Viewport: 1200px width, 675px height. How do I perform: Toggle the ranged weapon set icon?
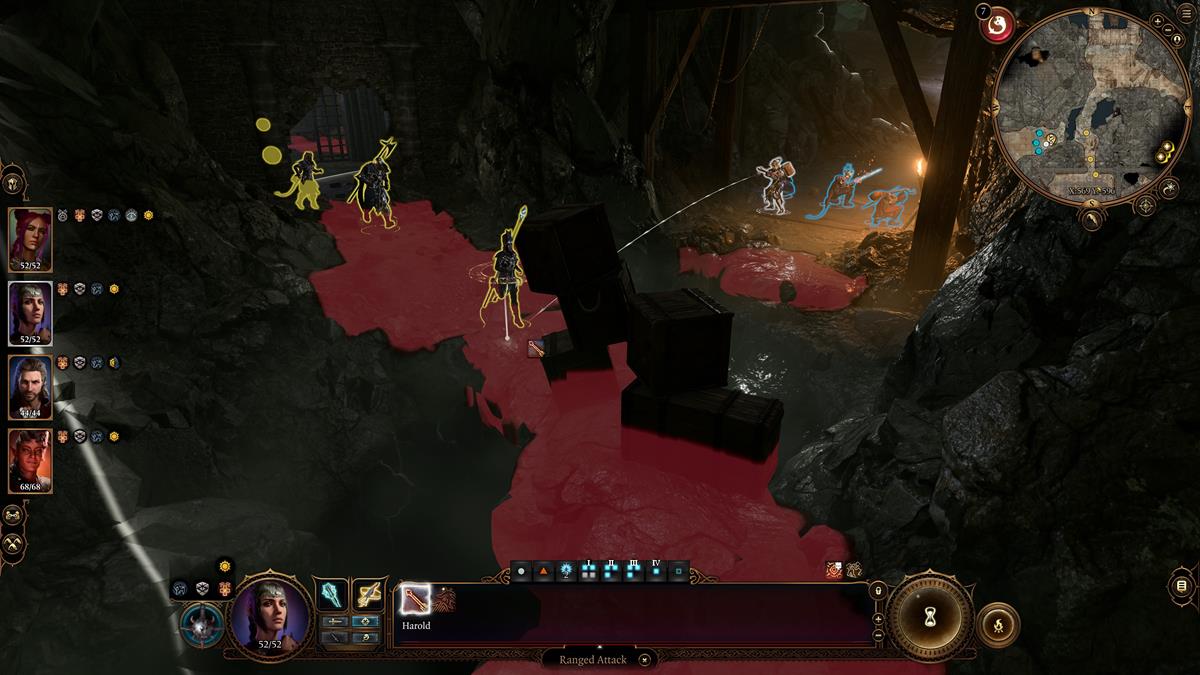point(368,596)
